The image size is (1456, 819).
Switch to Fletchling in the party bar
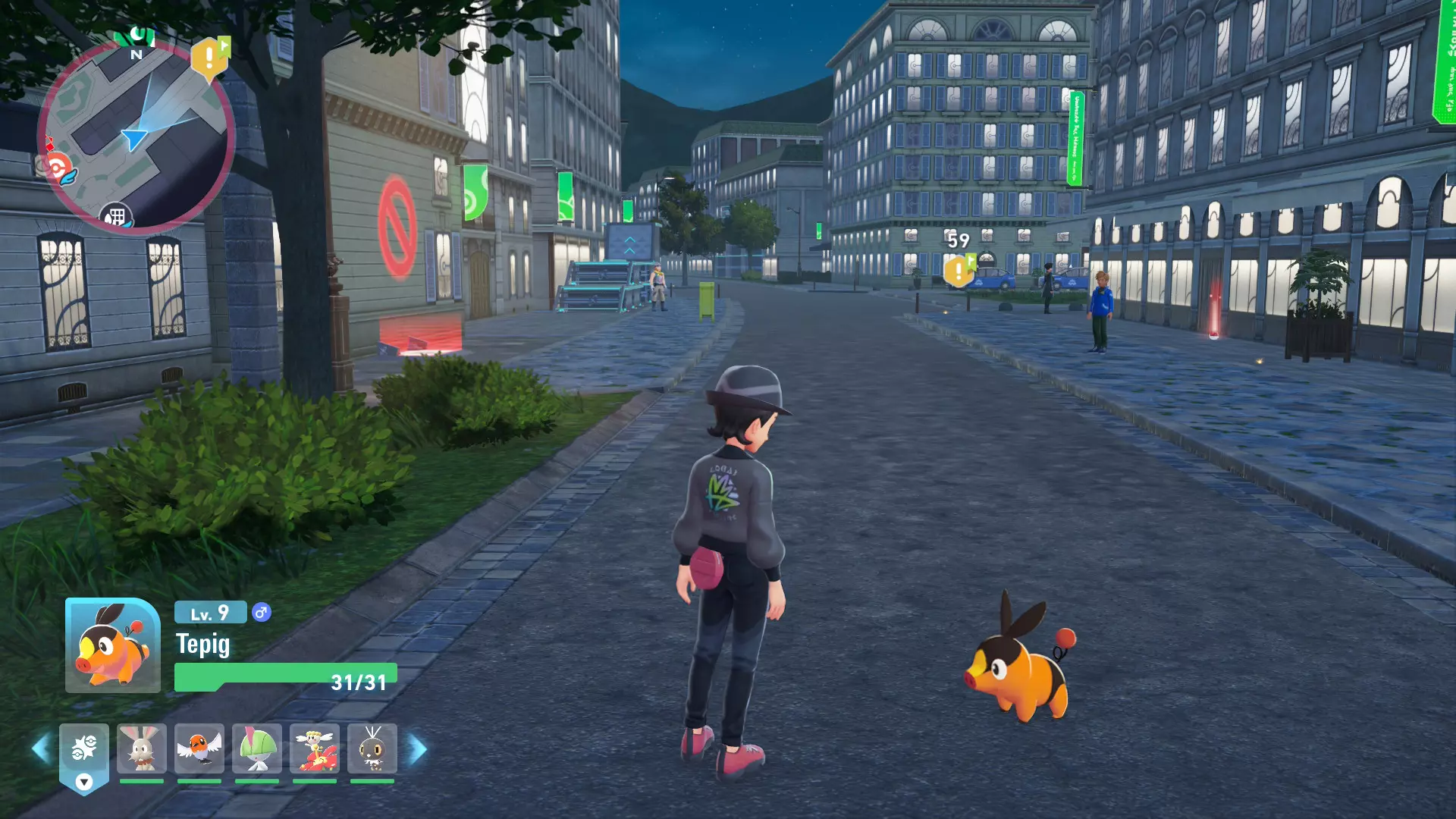199,749
